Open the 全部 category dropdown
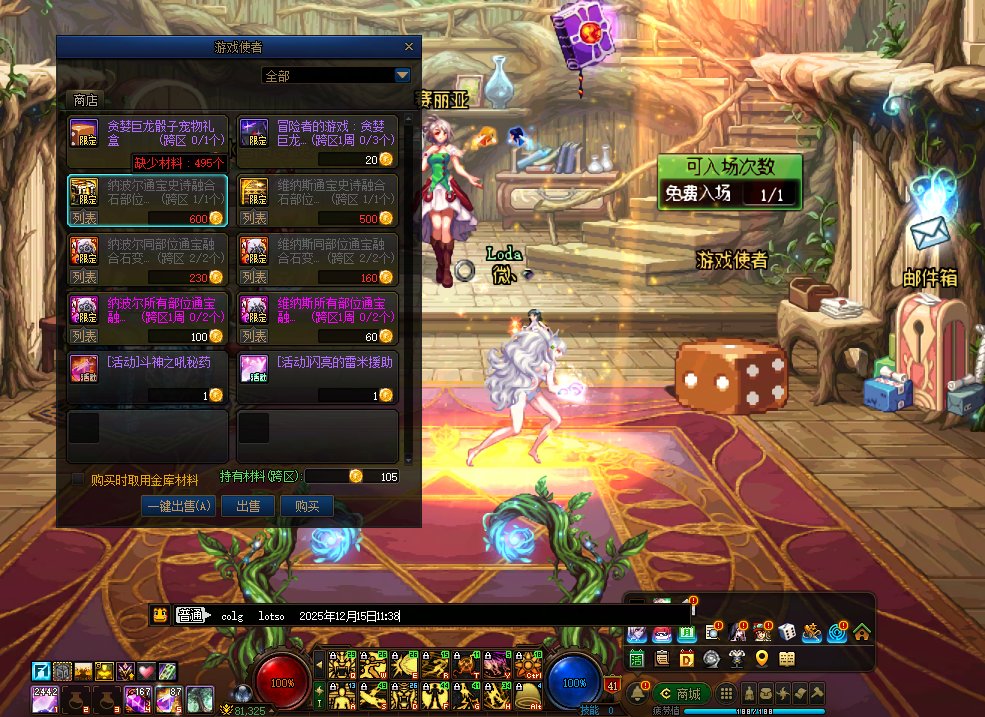The image size is (985, 717). 403,75
